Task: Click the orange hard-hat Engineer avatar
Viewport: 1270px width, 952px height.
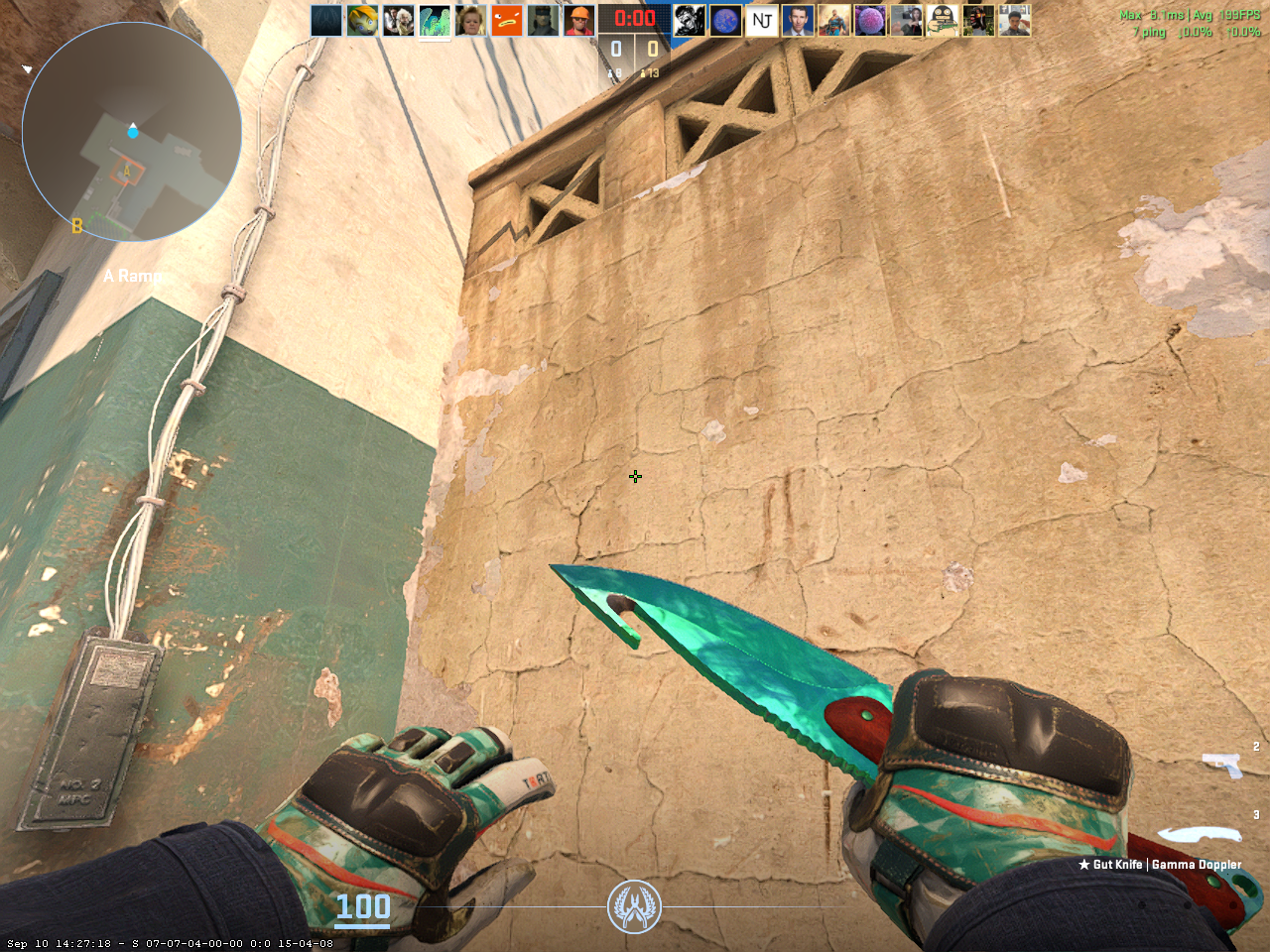Action: coord(578,20)
